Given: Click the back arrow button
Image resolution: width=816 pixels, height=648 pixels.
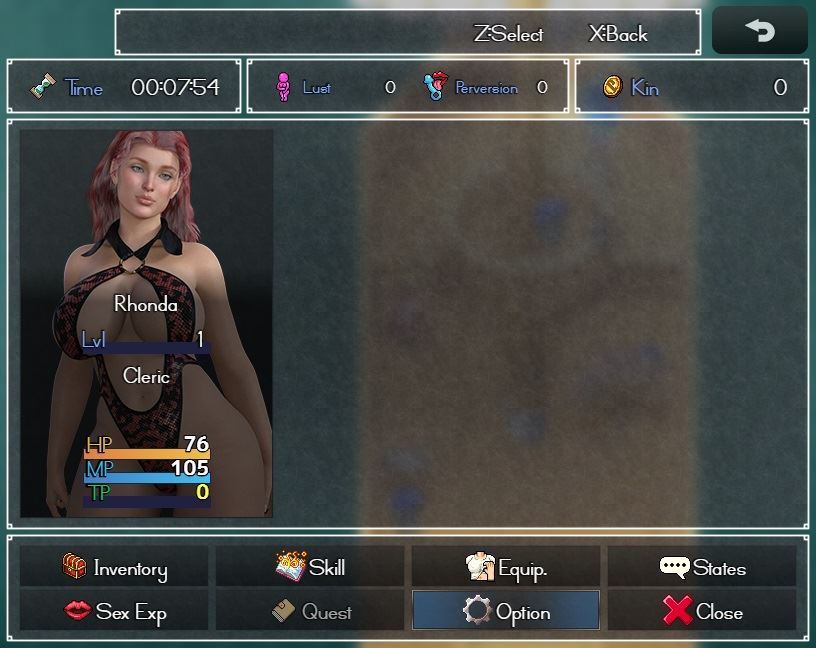Looking at the screenshot, I should [x=759, y=31].
